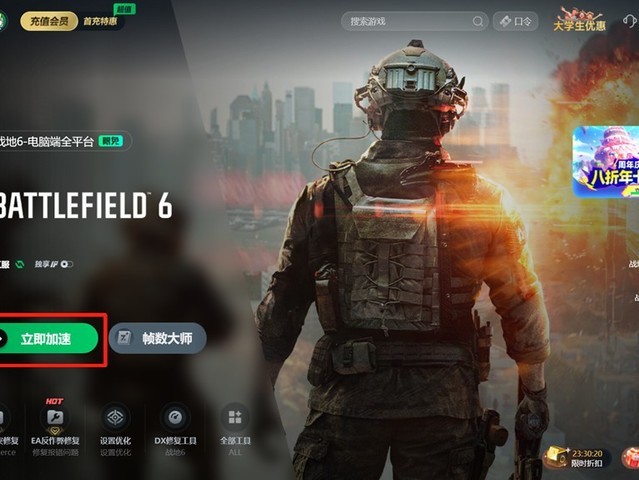Open the 口令 code button

click(x=516, y=21)
